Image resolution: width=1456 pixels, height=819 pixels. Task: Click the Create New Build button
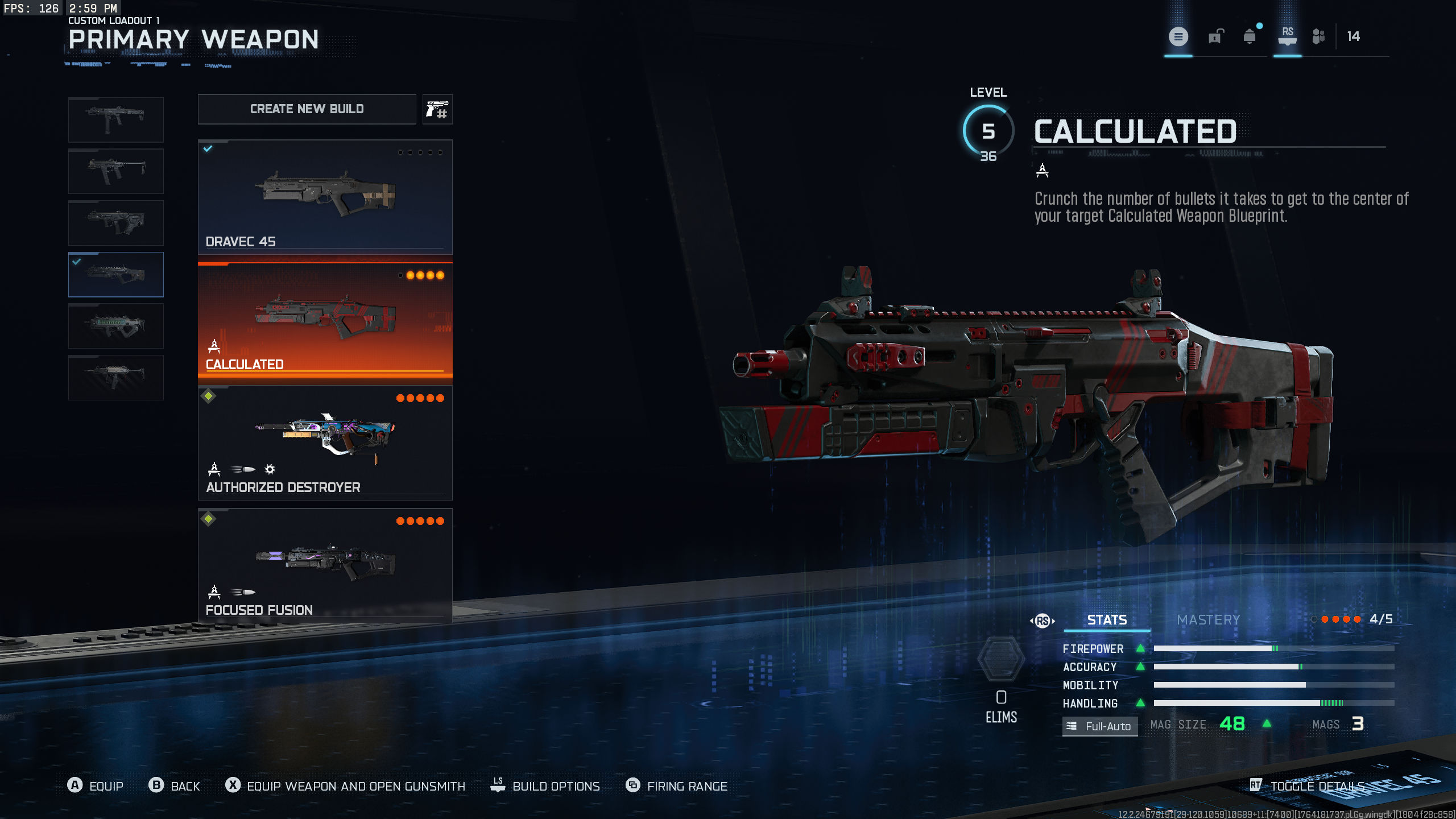[307, 109]
